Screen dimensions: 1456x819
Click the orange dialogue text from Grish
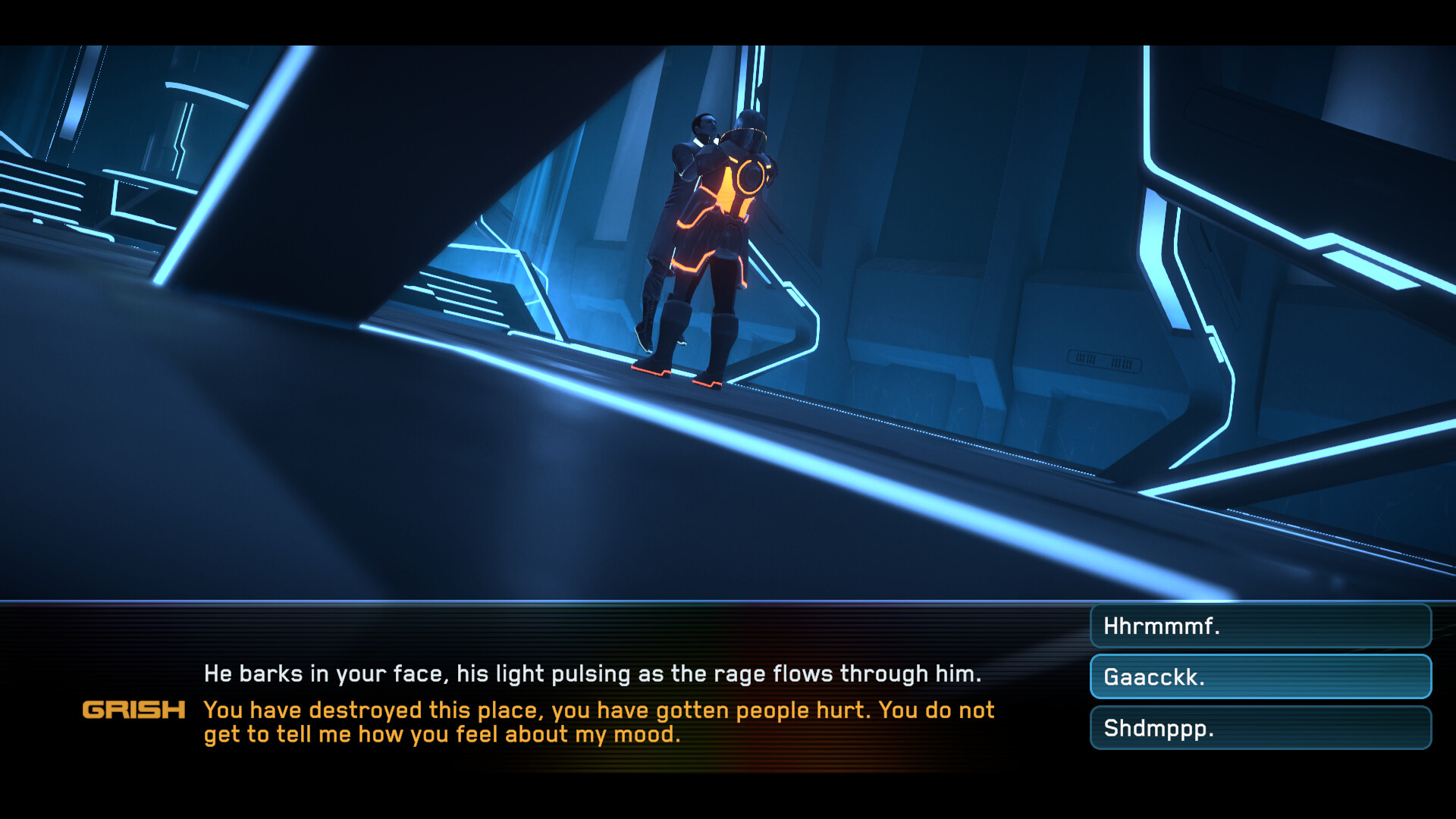[x=591, y=720]
